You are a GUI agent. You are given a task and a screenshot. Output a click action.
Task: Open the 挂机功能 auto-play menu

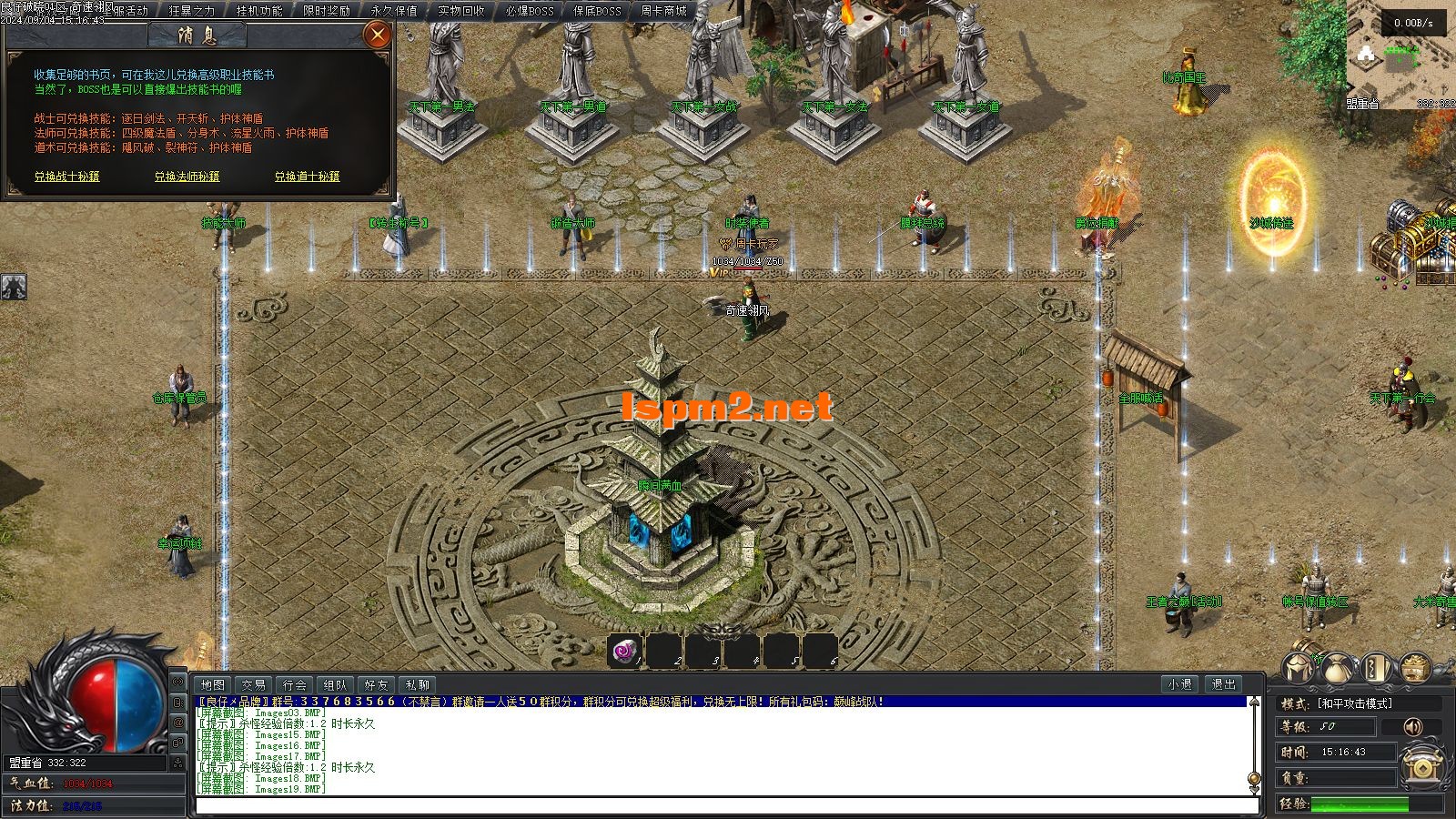[259, 11]
